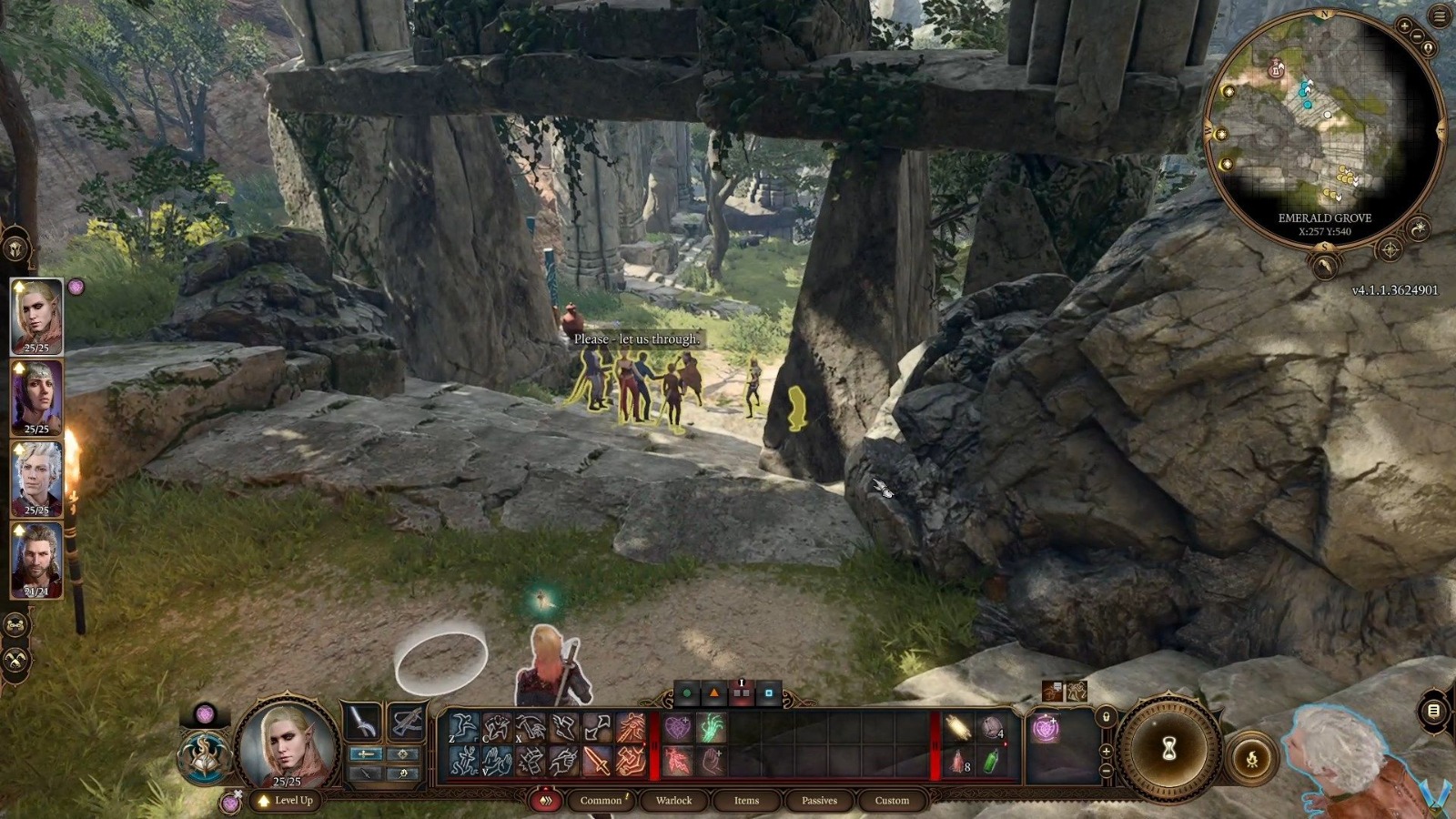Select Astarion's white-haired party portrait
Screen dimensions: 1456x819
36,478
